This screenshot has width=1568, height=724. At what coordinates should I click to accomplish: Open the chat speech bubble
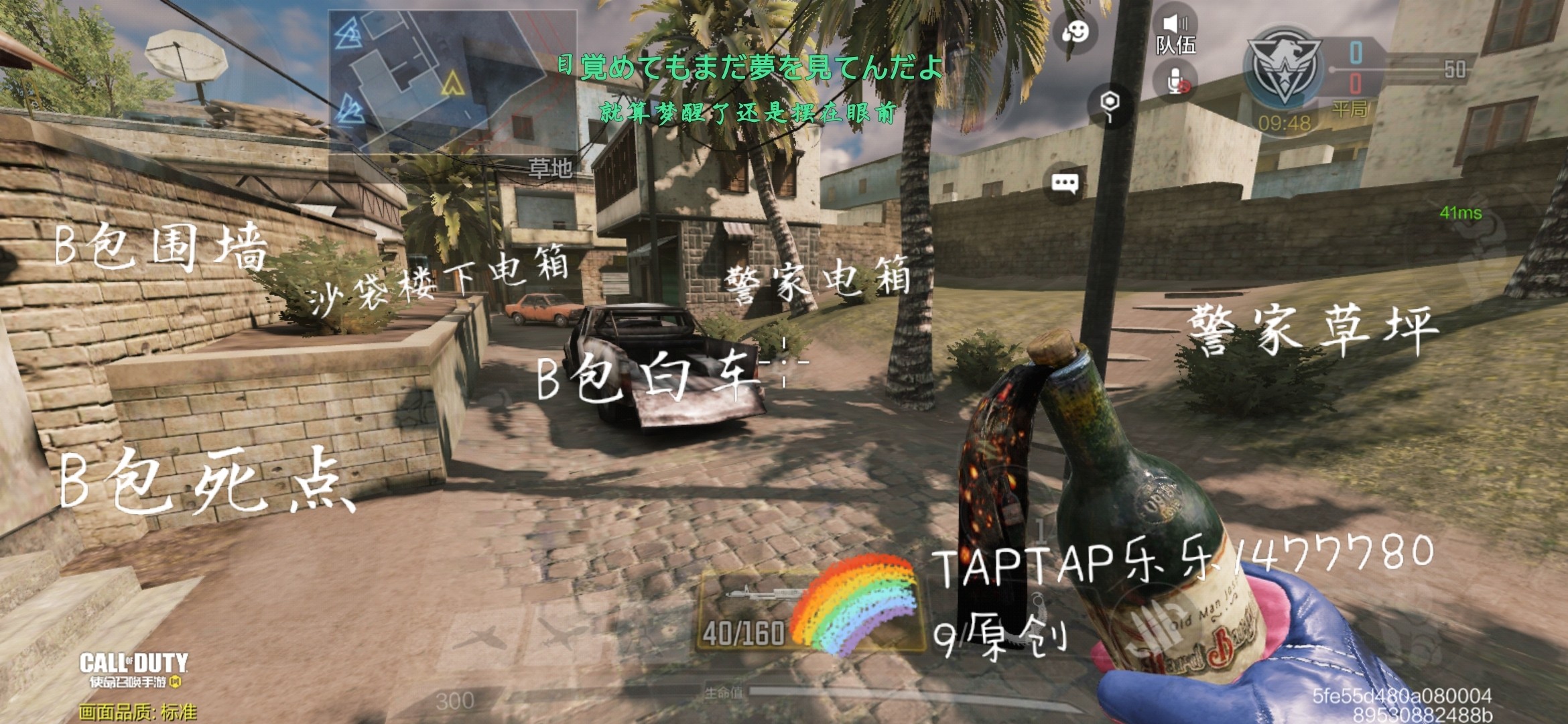tap(1065, 182)
